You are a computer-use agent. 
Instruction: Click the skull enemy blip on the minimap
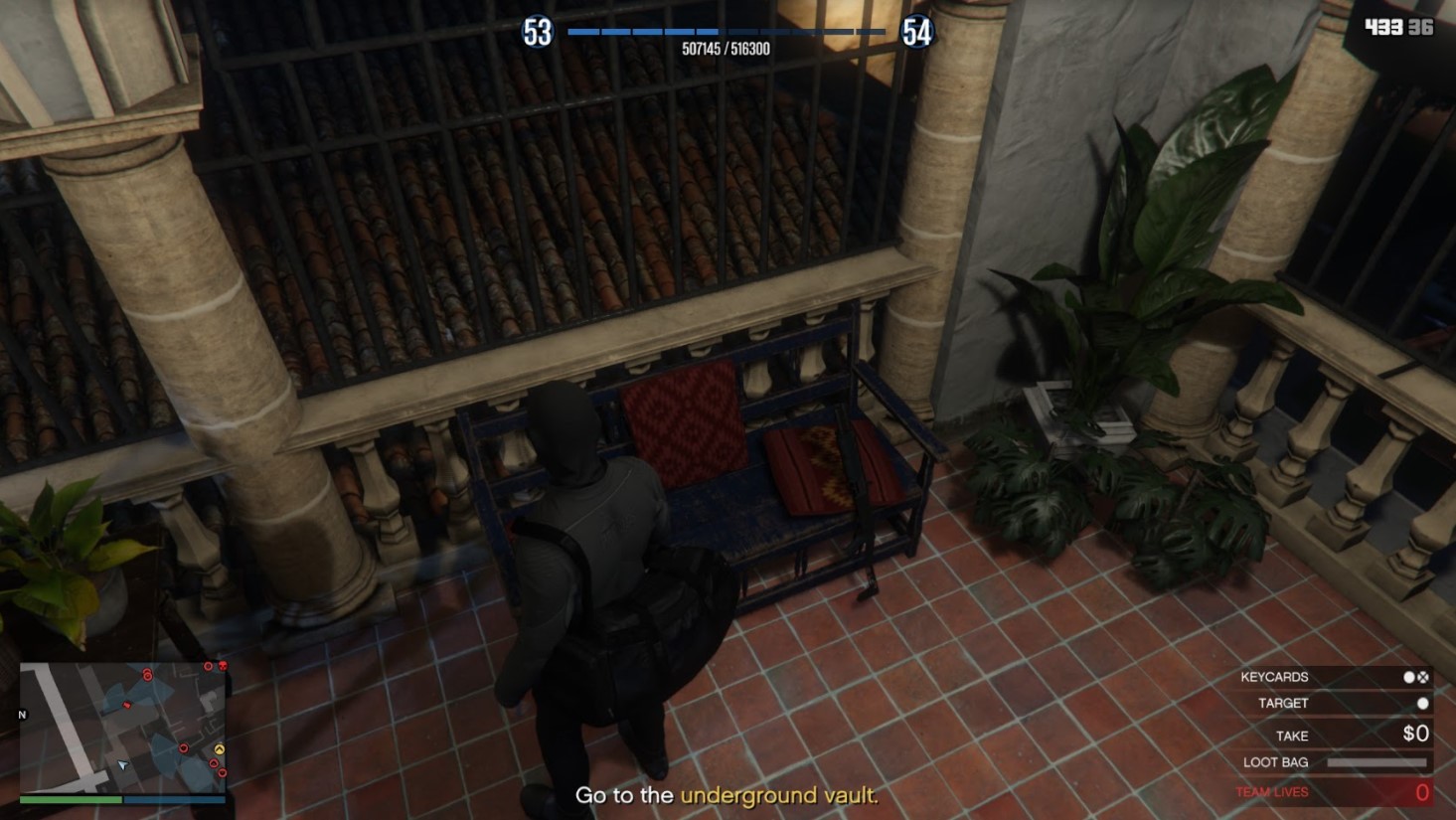(x=223, y=665)
